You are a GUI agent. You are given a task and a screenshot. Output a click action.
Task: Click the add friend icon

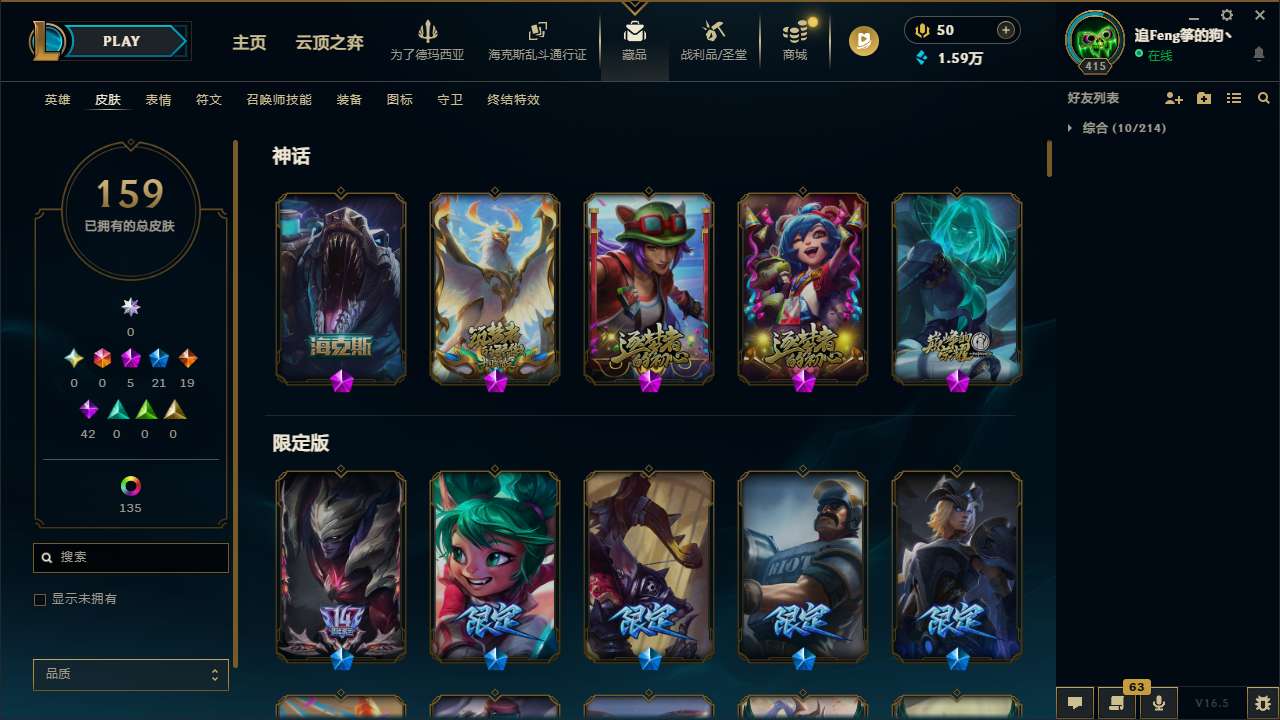(x=1172, y=98)
